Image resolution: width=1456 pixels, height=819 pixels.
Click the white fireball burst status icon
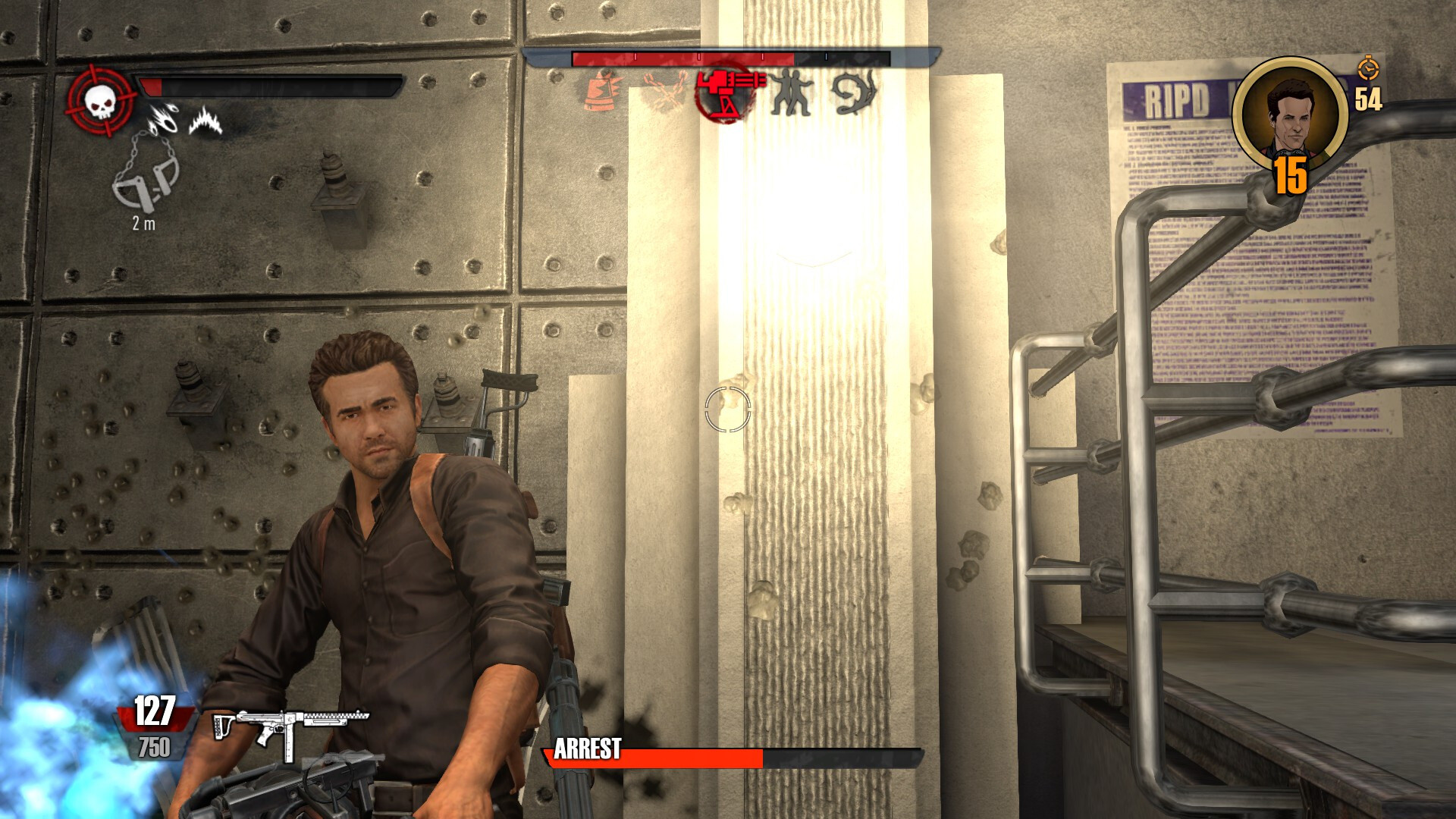coord(163,118)
